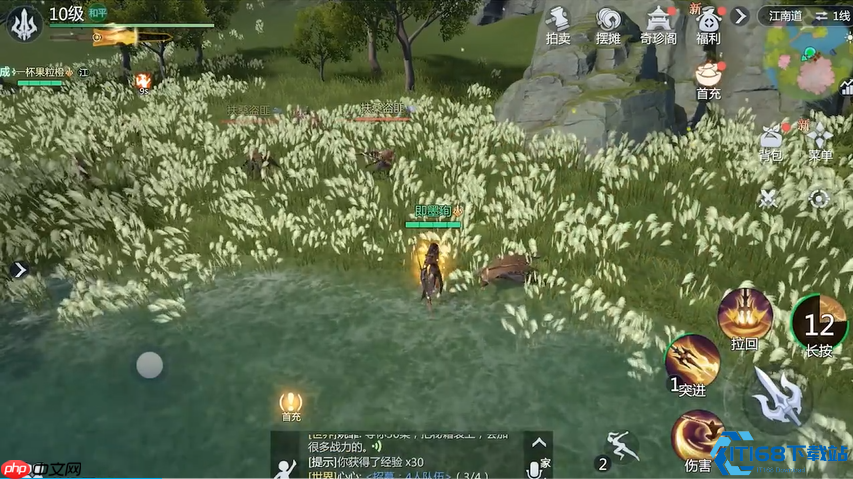
Task: Tap the target lock crosshair icon
Action: coord(819,198)
